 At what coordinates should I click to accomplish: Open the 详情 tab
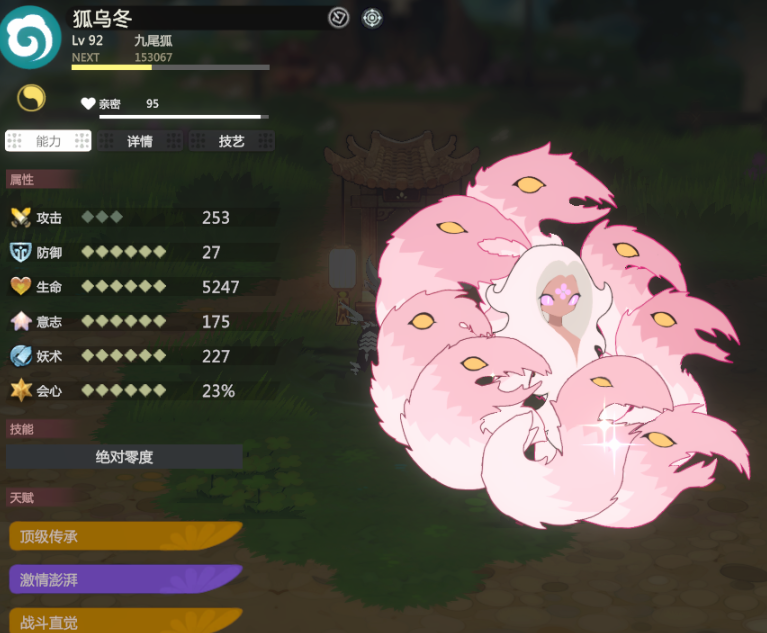pos(140,141)
